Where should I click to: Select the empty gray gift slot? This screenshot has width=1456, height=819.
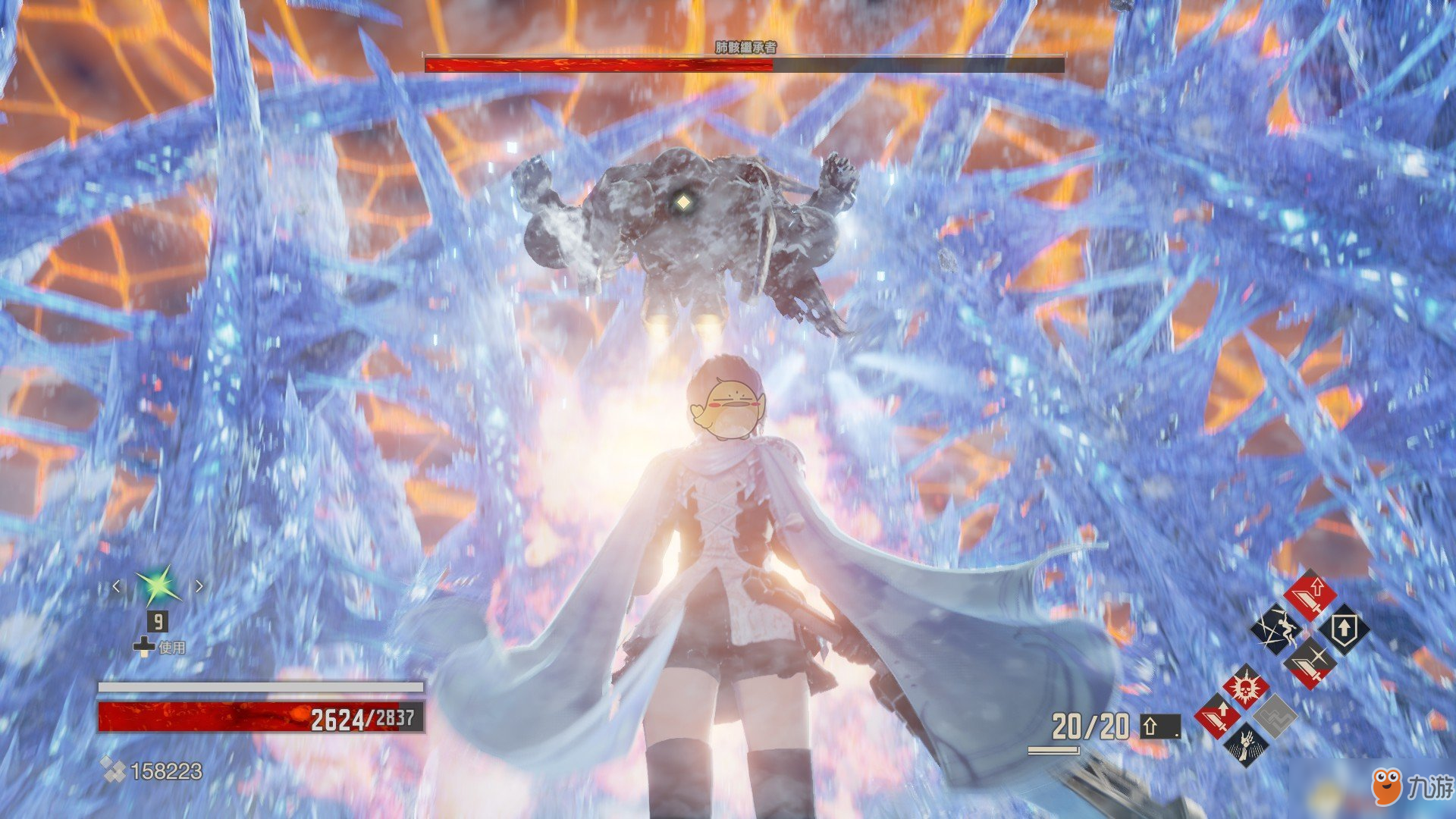1274,716
